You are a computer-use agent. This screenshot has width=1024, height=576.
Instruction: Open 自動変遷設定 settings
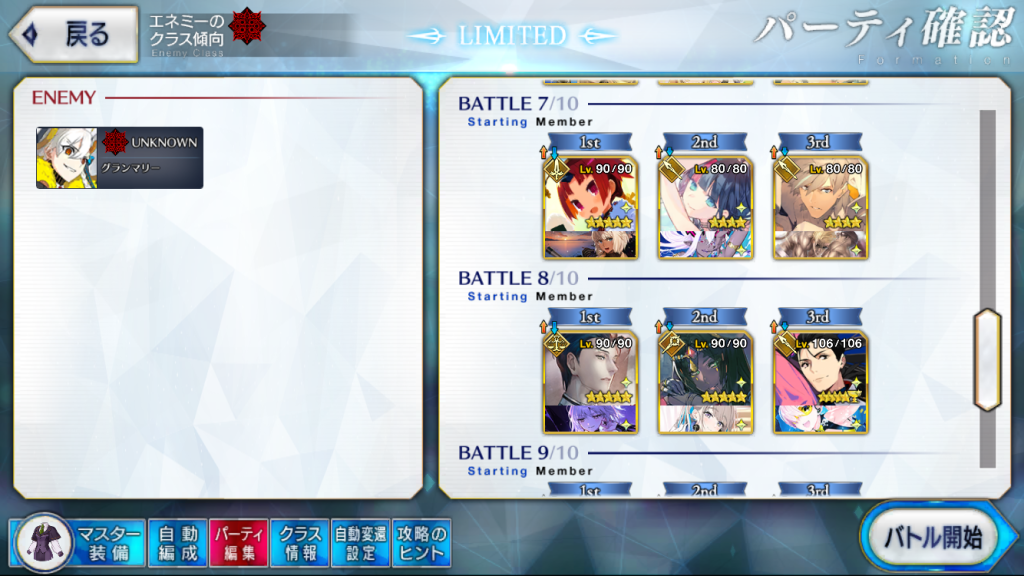[x=360, y=542]
